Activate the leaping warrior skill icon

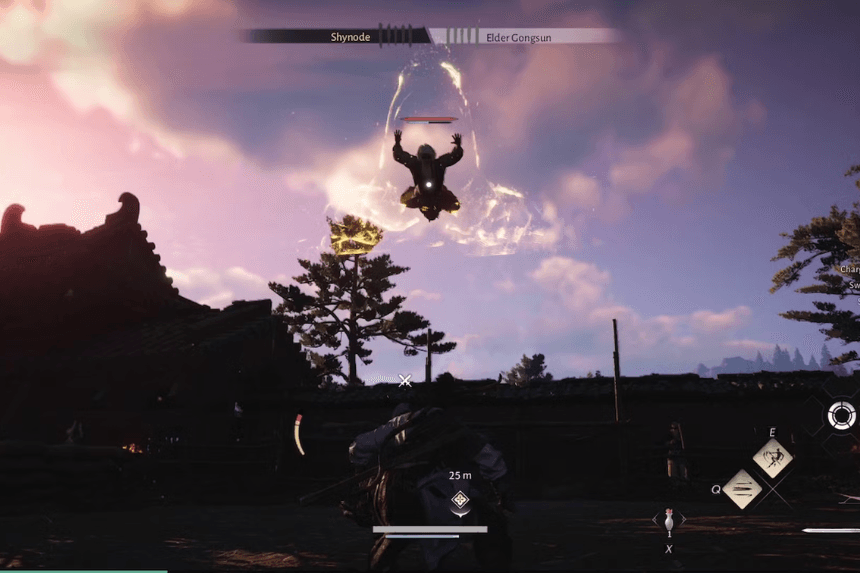(x=773, y=458)
